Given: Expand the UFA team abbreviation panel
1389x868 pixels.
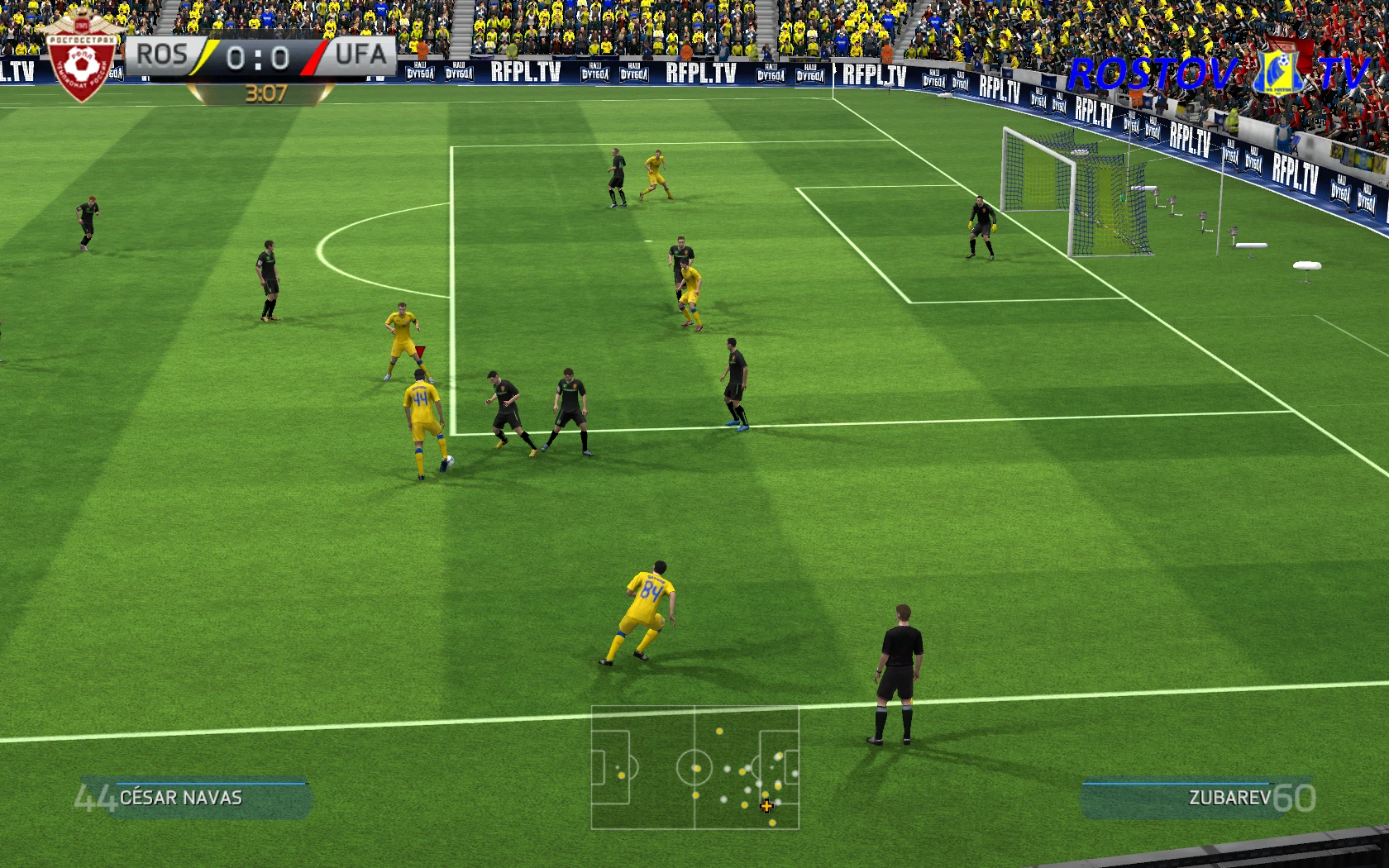Looking at the screenshot, I should tap(360, 55).
